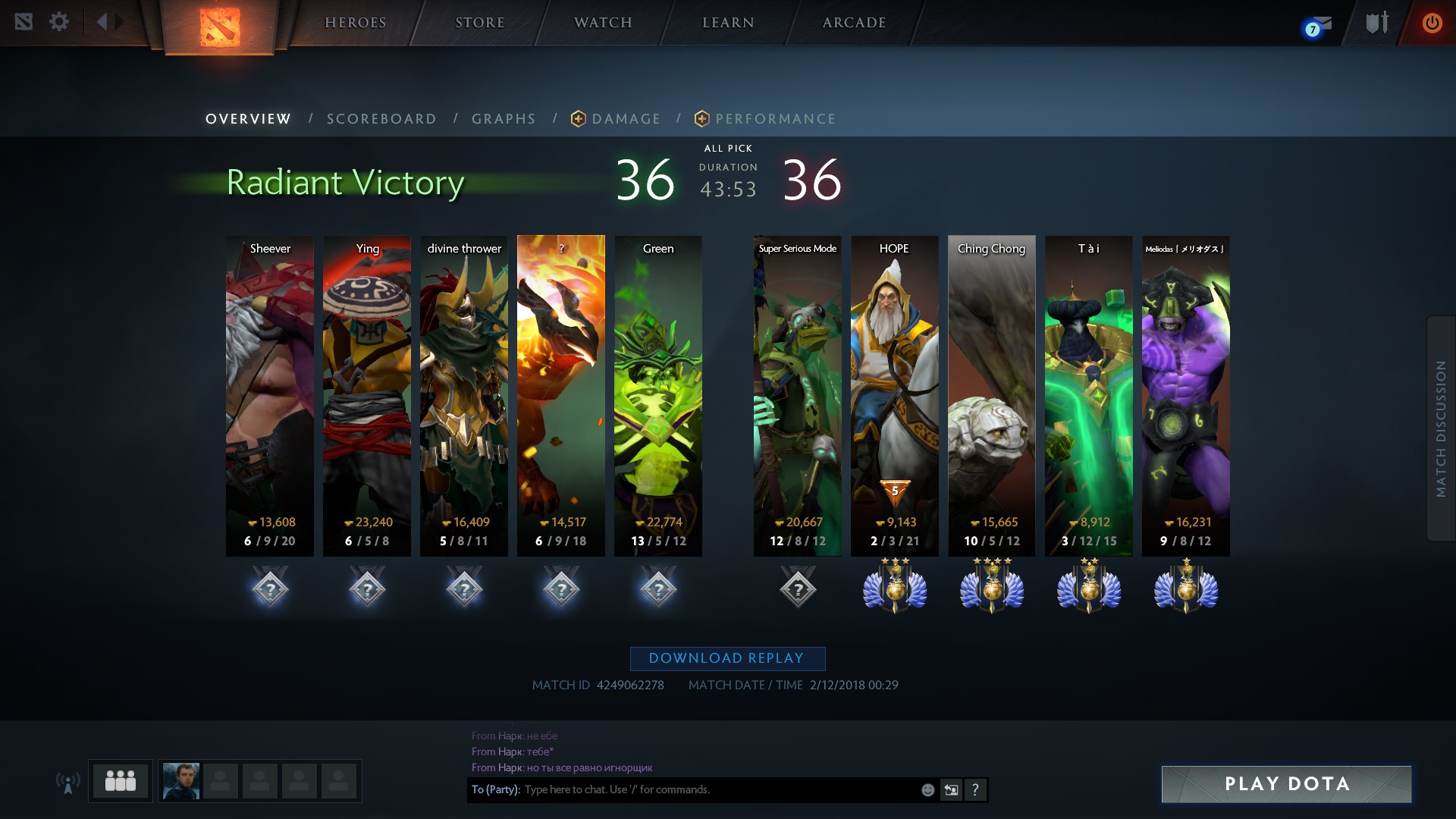Select Sheever's hero card
The height and width of the screenshot is (819, 1456).
tap(270, 394)
